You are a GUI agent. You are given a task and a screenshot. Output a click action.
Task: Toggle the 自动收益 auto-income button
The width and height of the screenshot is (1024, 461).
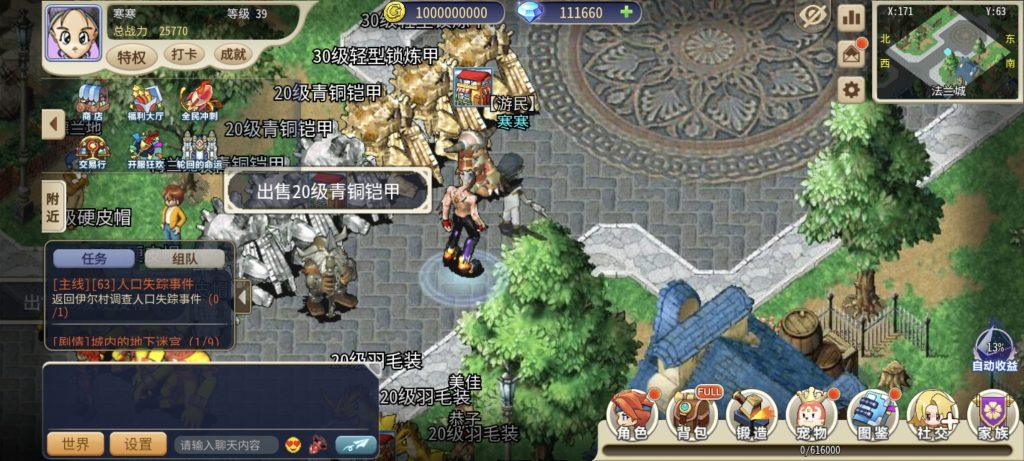coord(995,348)
